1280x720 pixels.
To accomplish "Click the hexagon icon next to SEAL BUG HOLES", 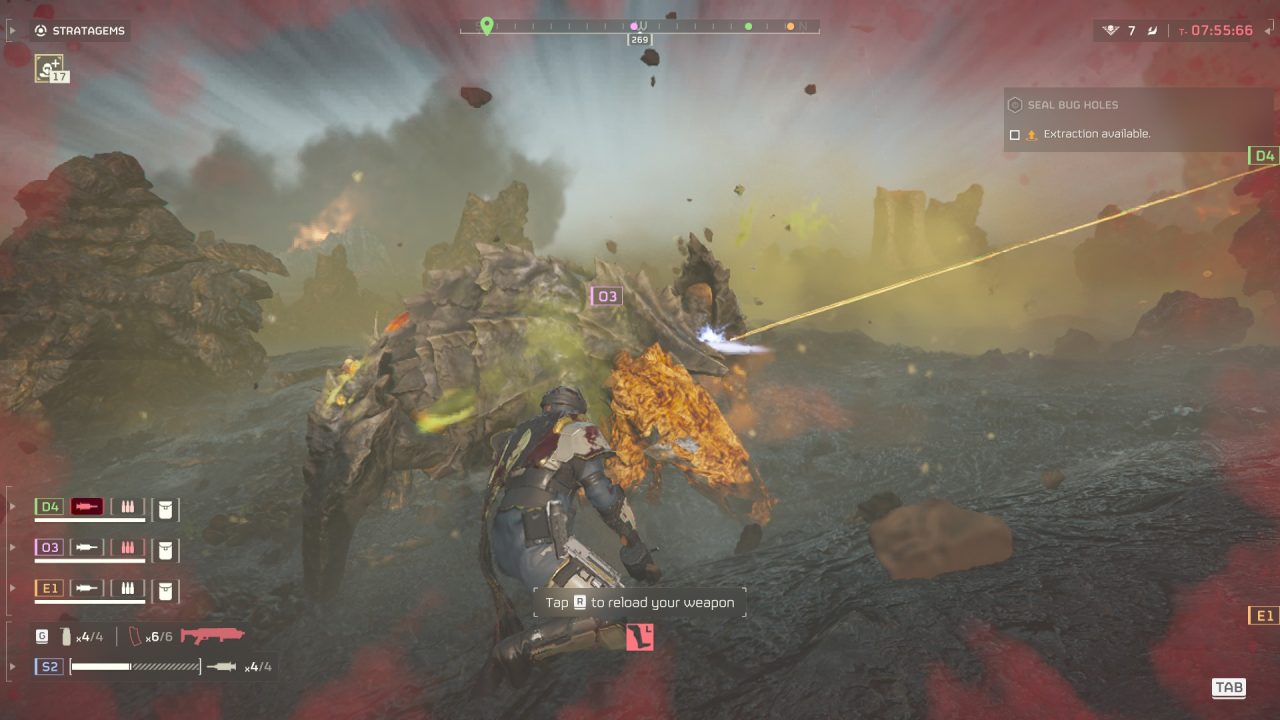I will tap(1015, 105).
